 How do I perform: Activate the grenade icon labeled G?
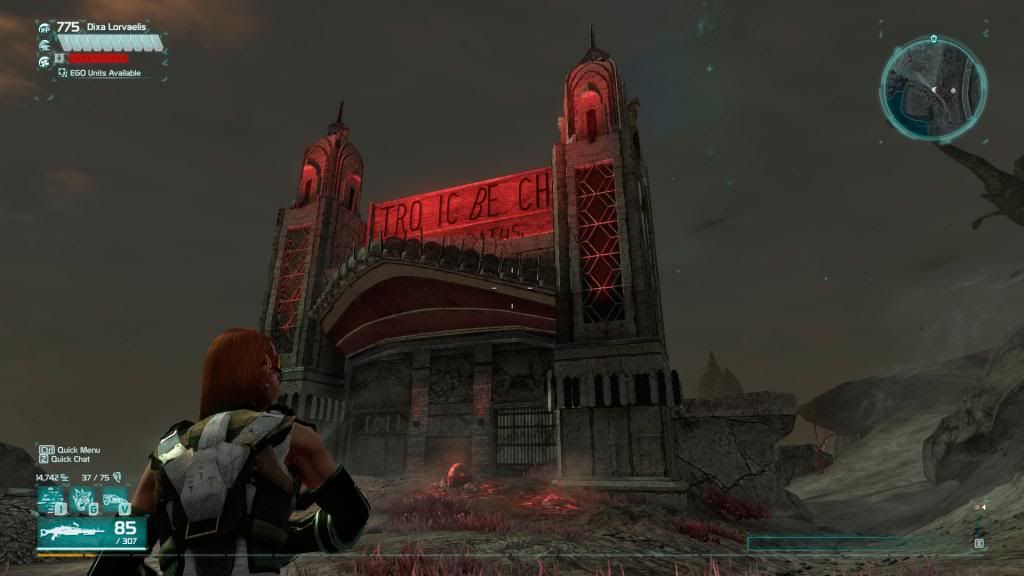pos(84,498)
